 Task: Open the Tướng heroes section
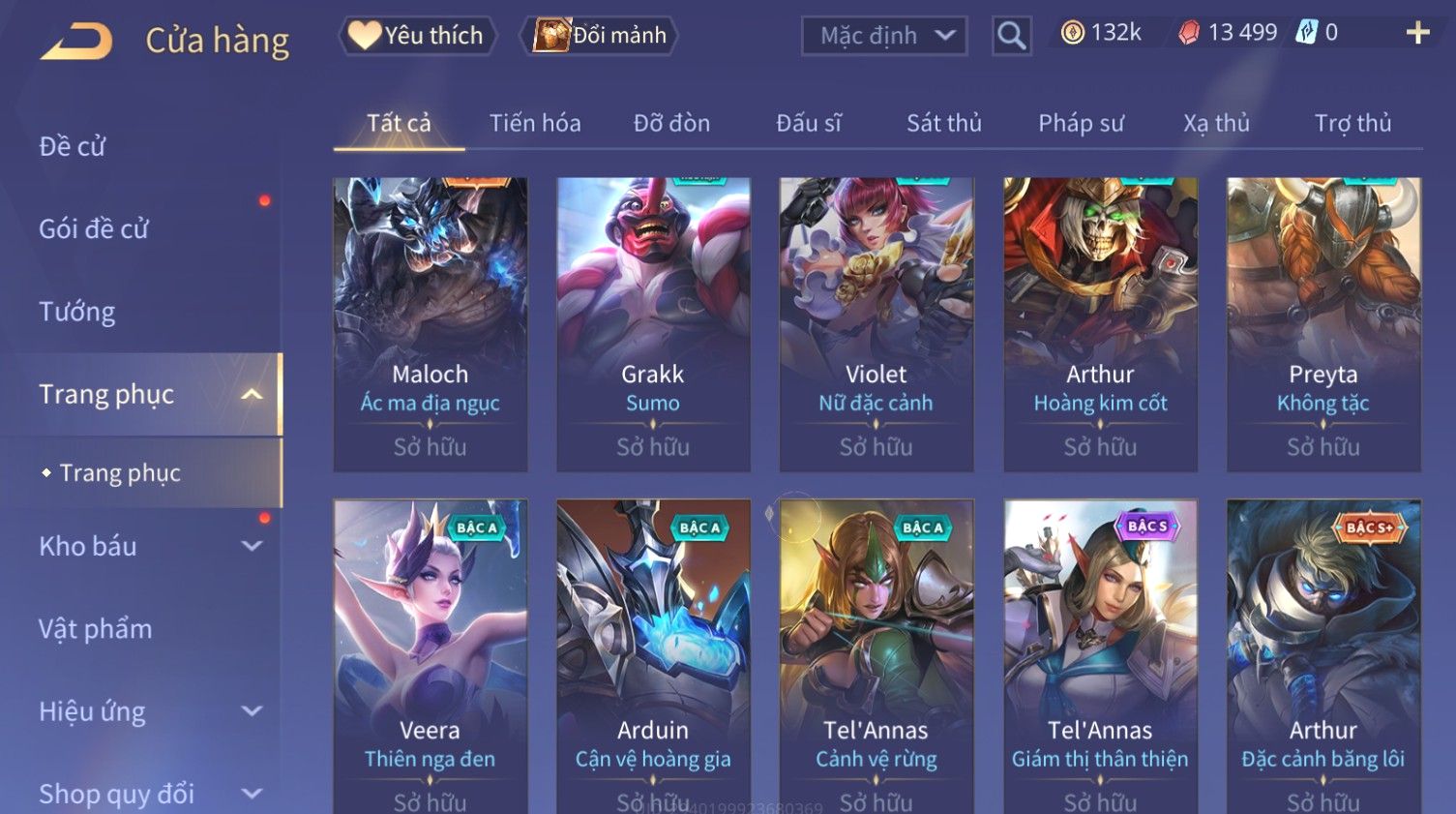point(77,312)
